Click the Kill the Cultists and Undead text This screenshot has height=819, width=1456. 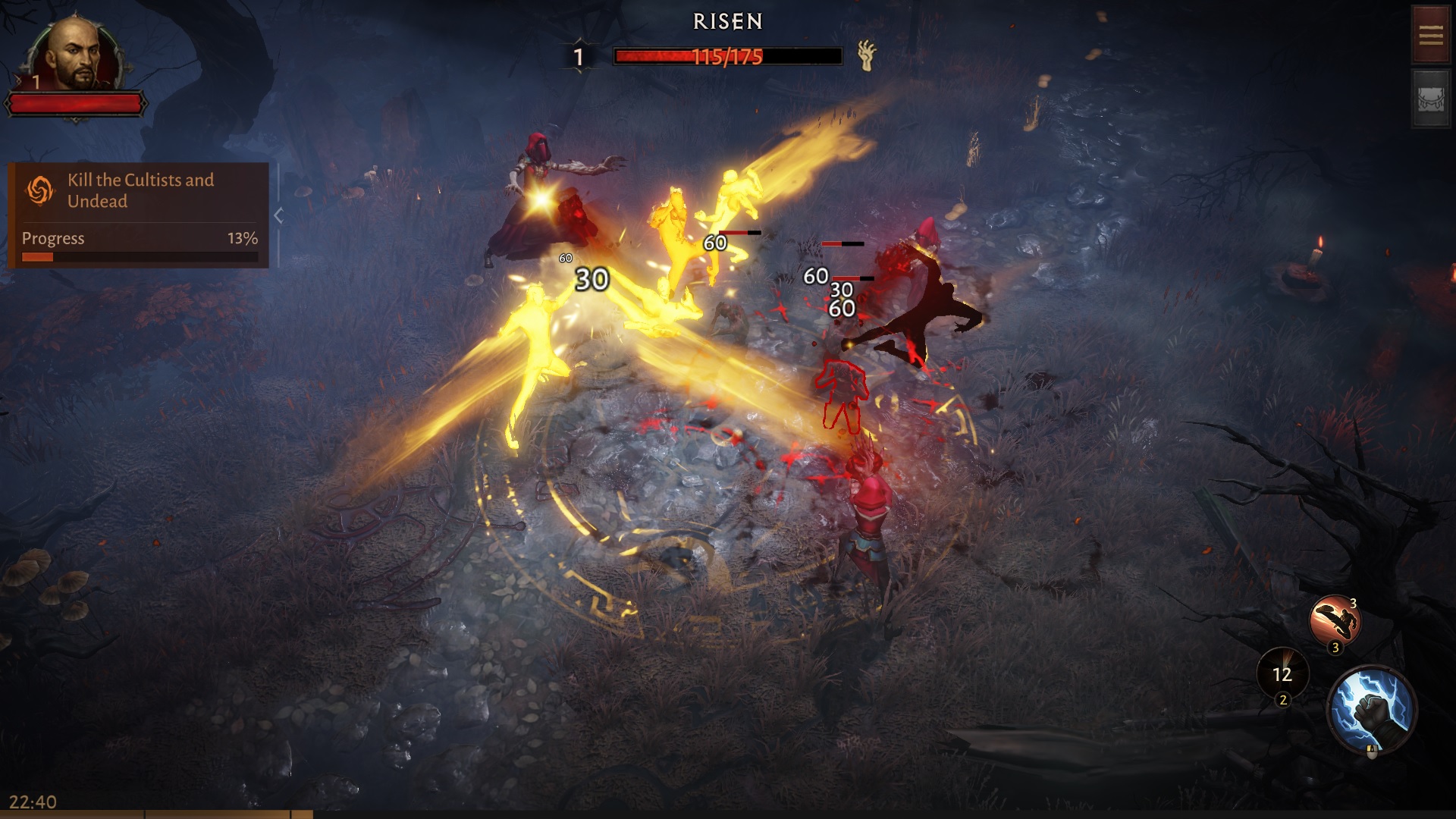tap(140, 190)
